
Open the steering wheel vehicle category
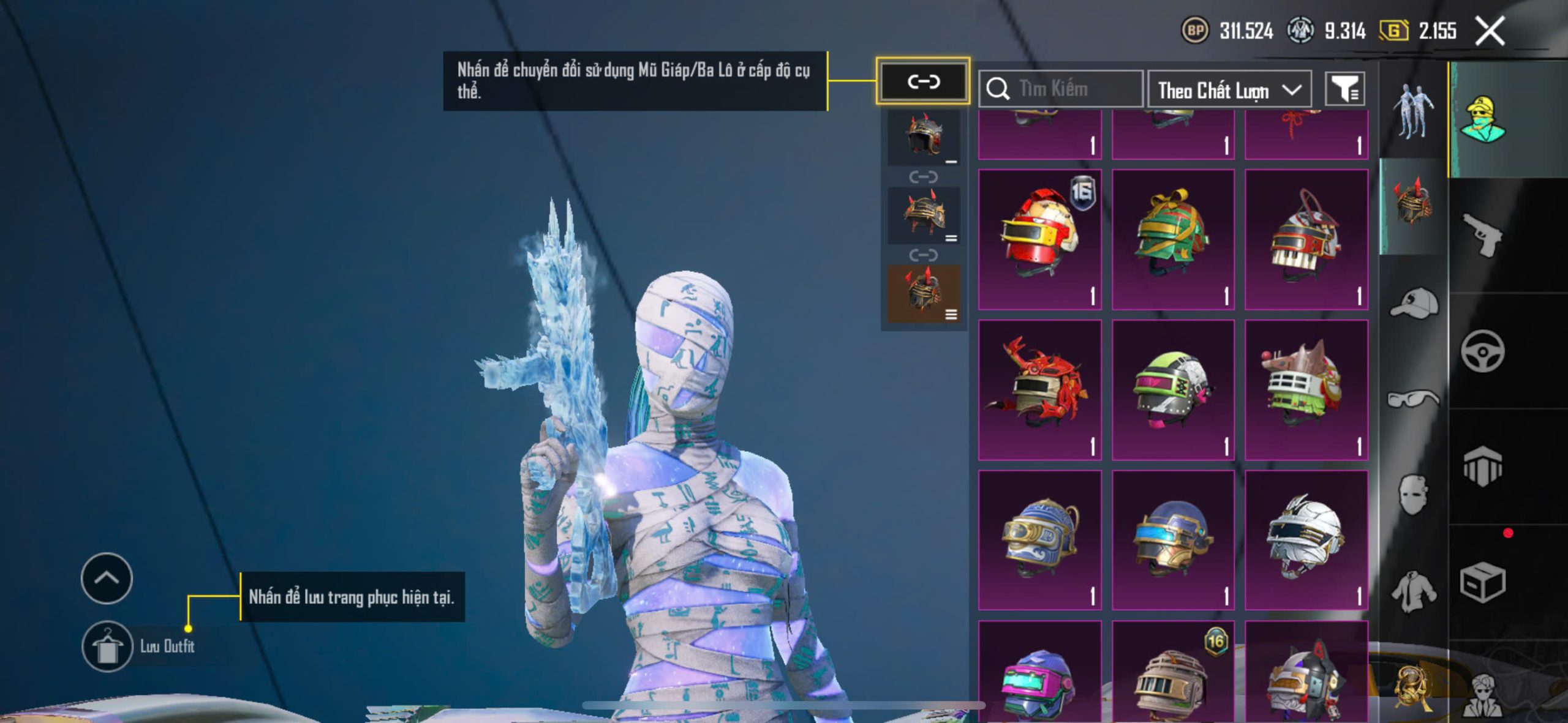point(1482,351)
